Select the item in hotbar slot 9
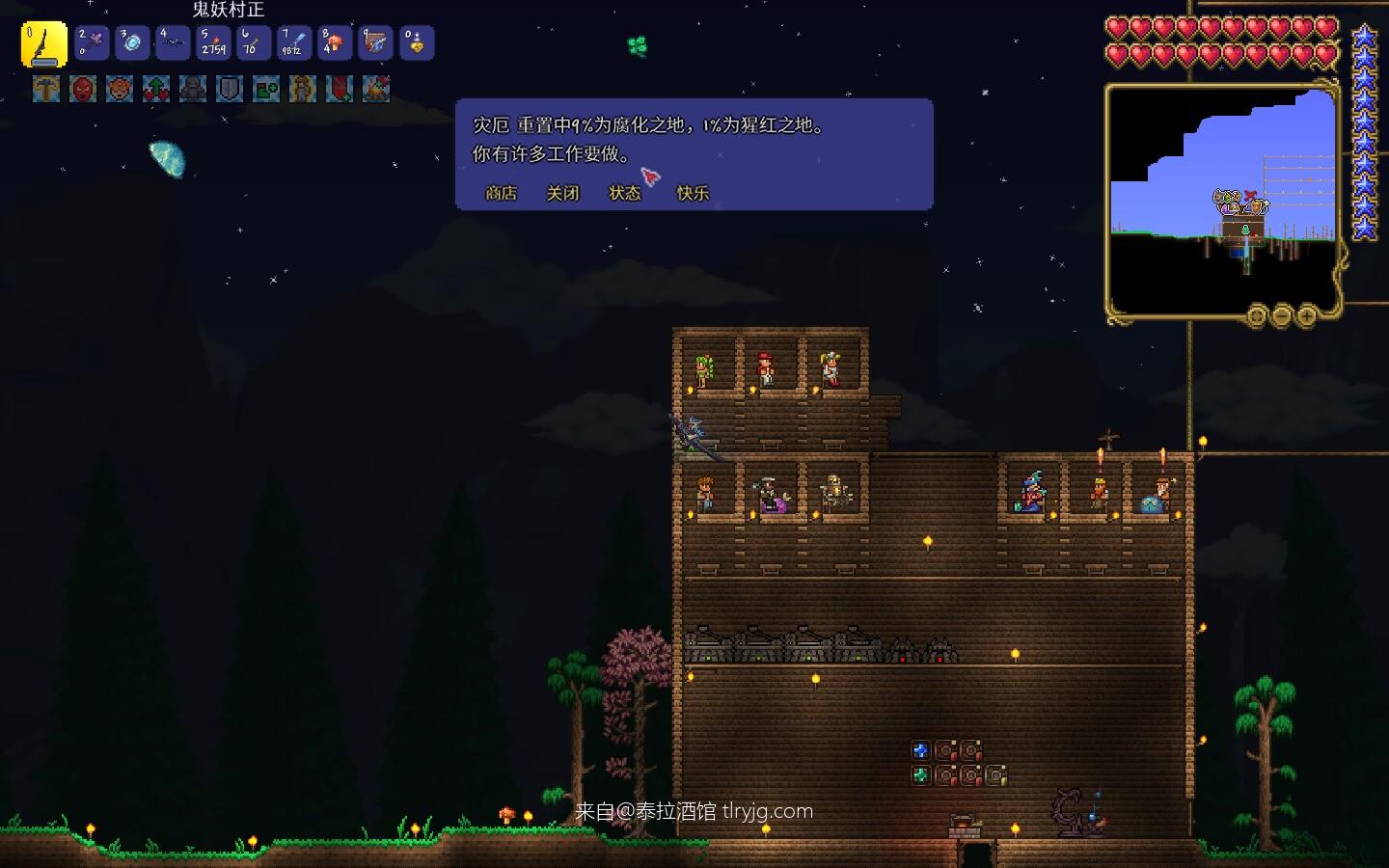This screenshot has height=868, width=1389. (376, 43)
